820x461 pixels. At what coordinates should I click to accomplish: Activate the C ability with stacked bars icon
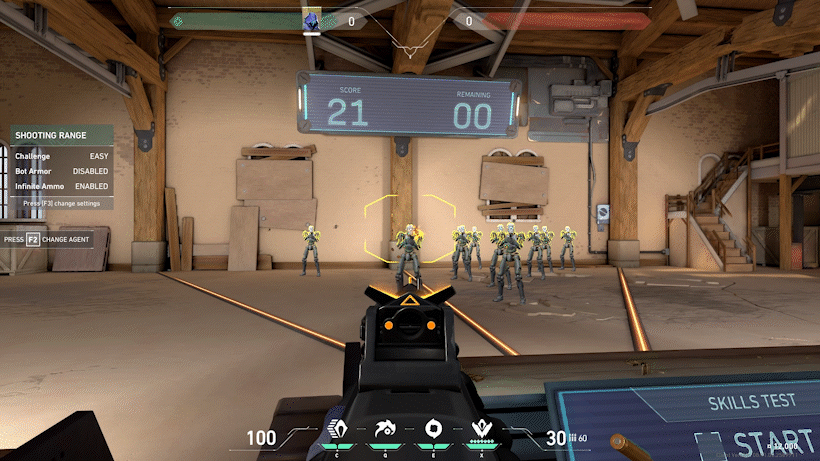pos(337,430)
